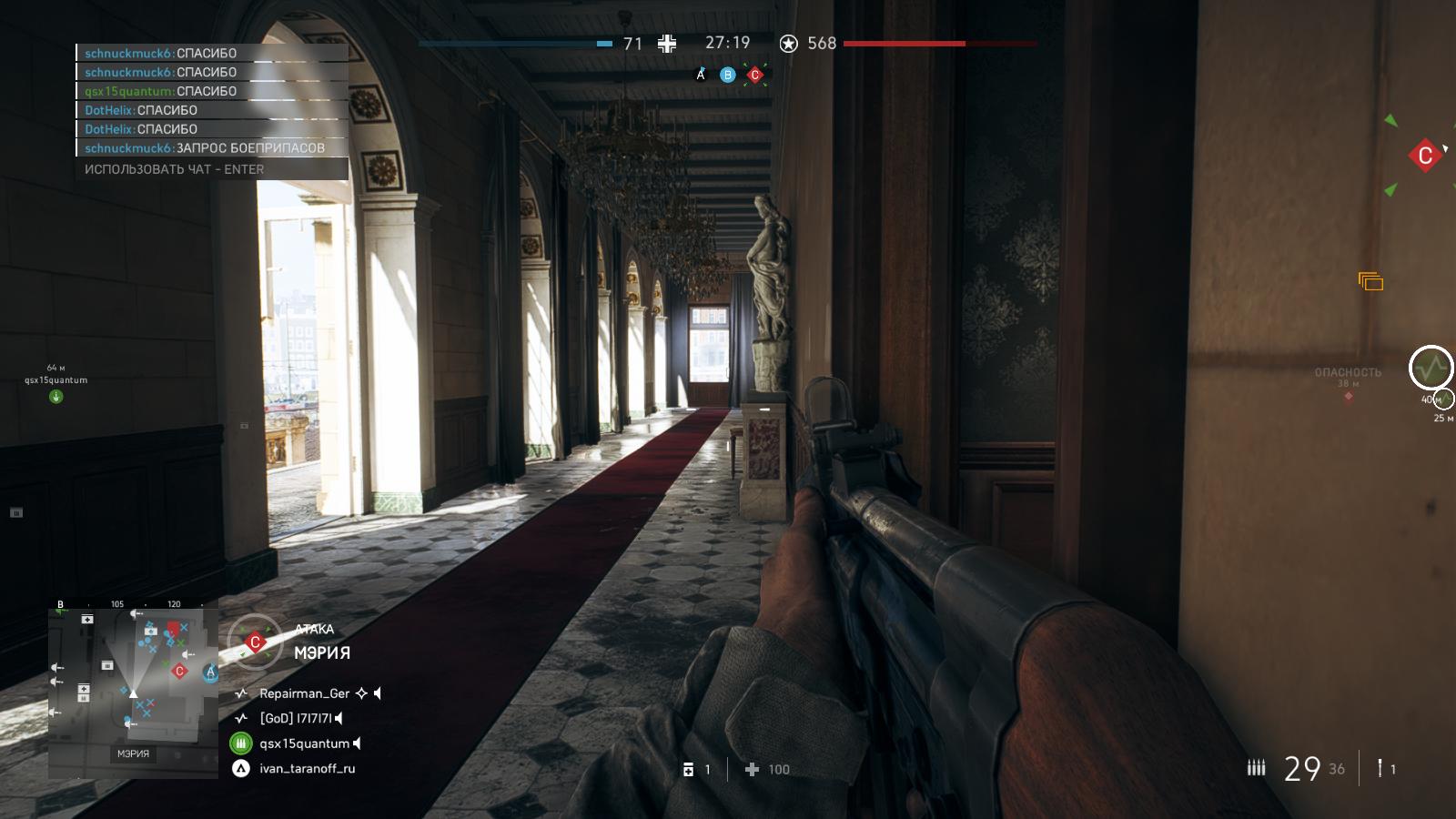This screenshot has width=1456, height=819.
Task: Click the grenade icon
Action: 1380,768
